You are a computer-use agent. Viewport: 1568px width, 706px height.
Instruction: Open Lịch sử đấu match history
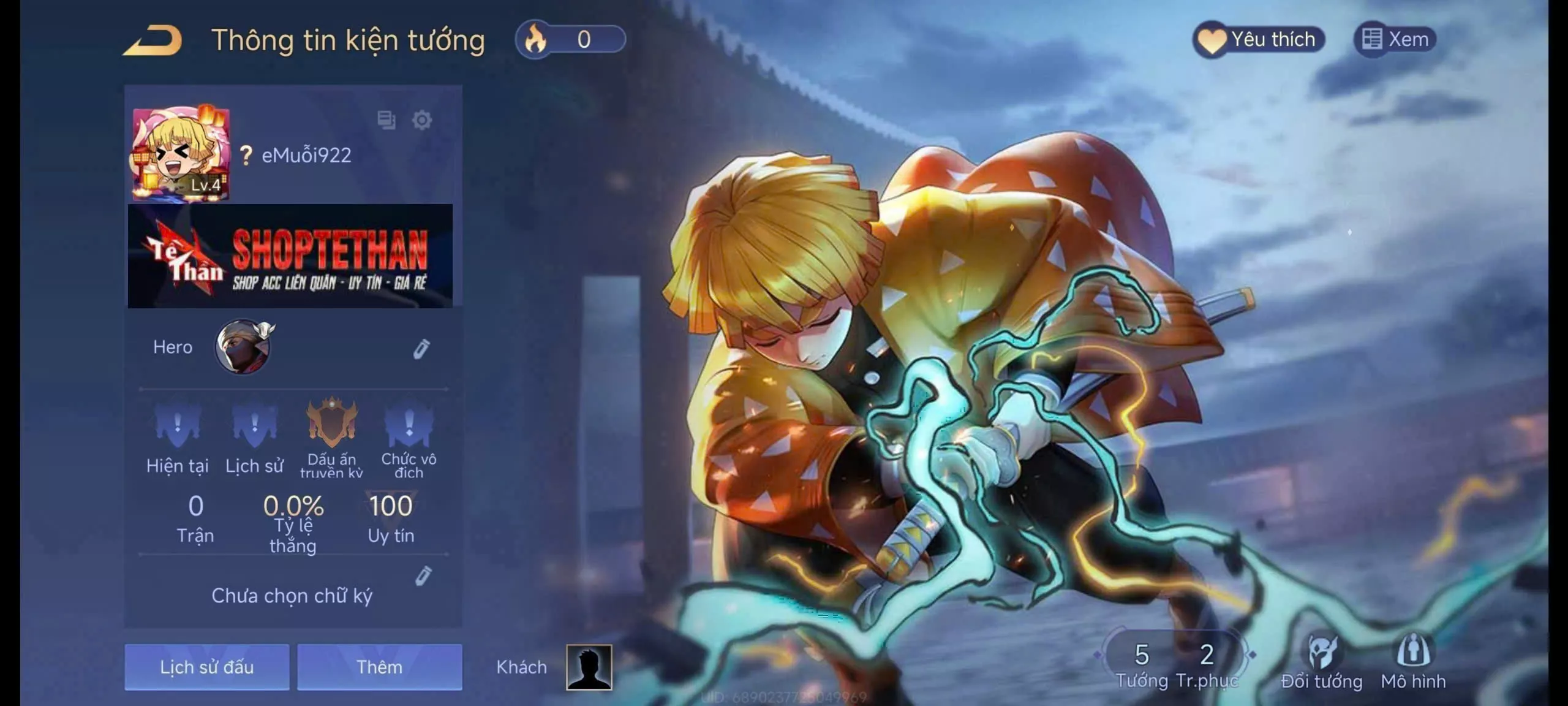click(x=207, y=667)
